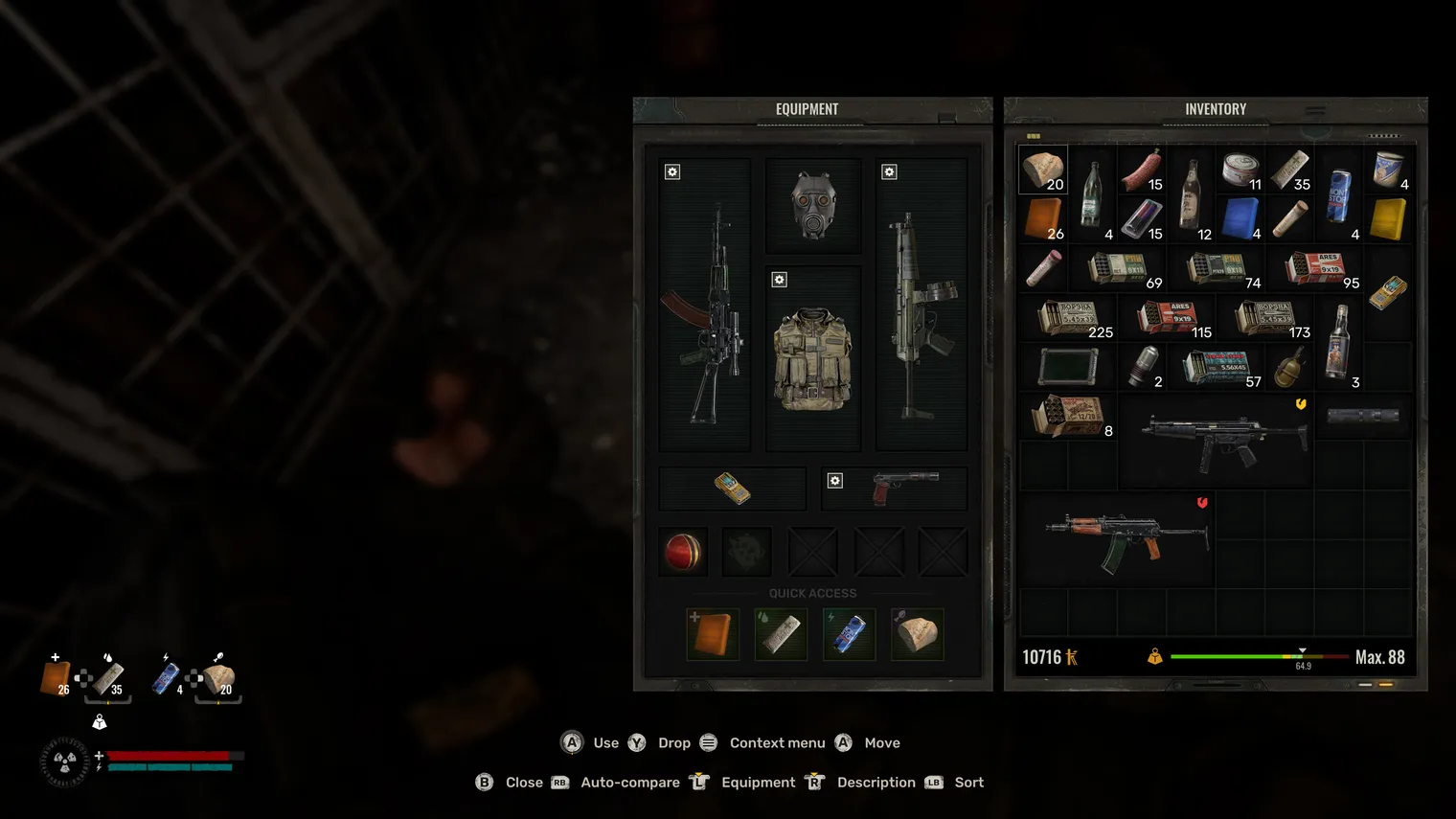Select the red artifact in the artifact slot
1456x819 pixels.
click(683, 552)
